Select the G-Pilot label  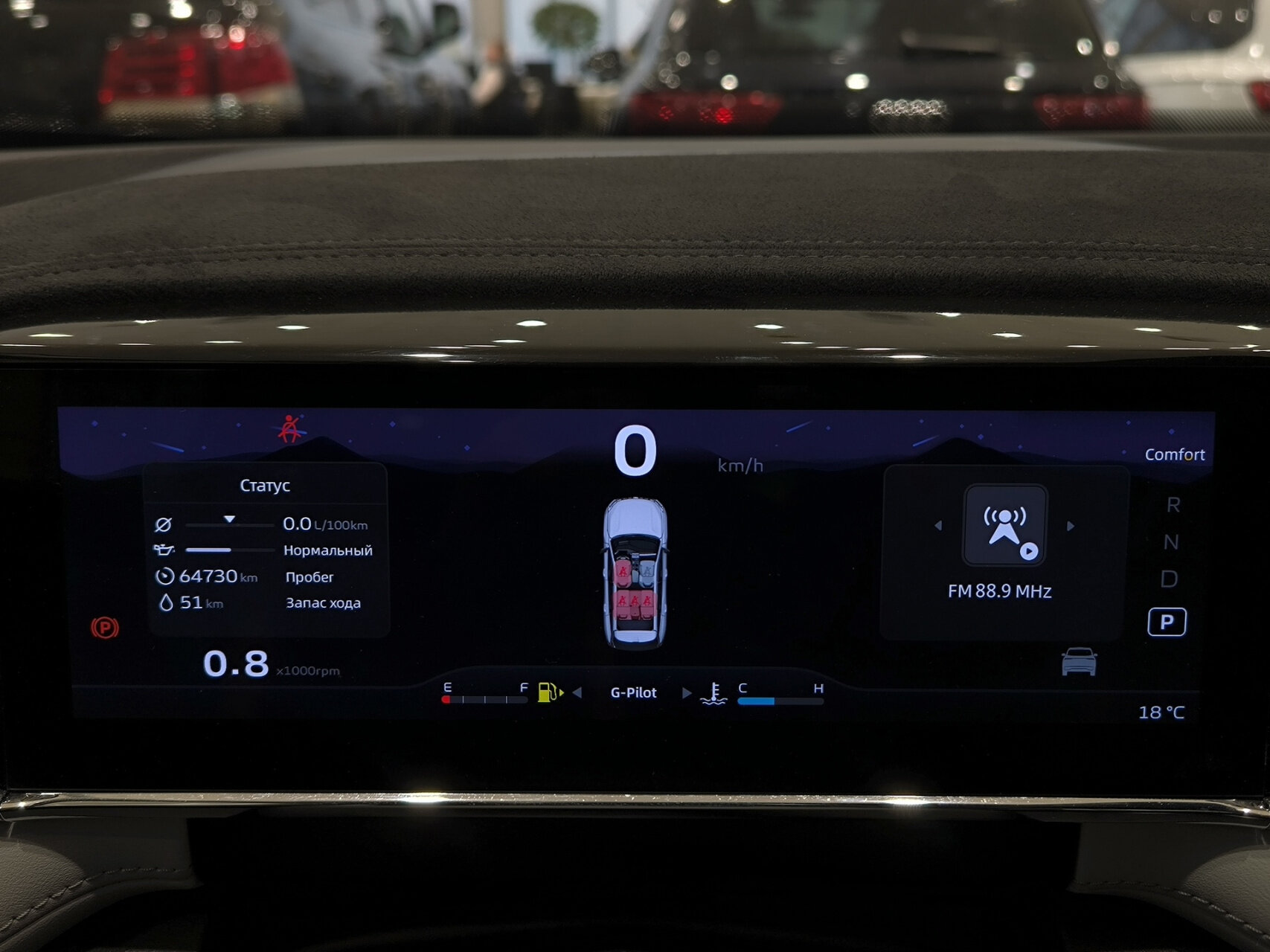(x=633, y=693)
